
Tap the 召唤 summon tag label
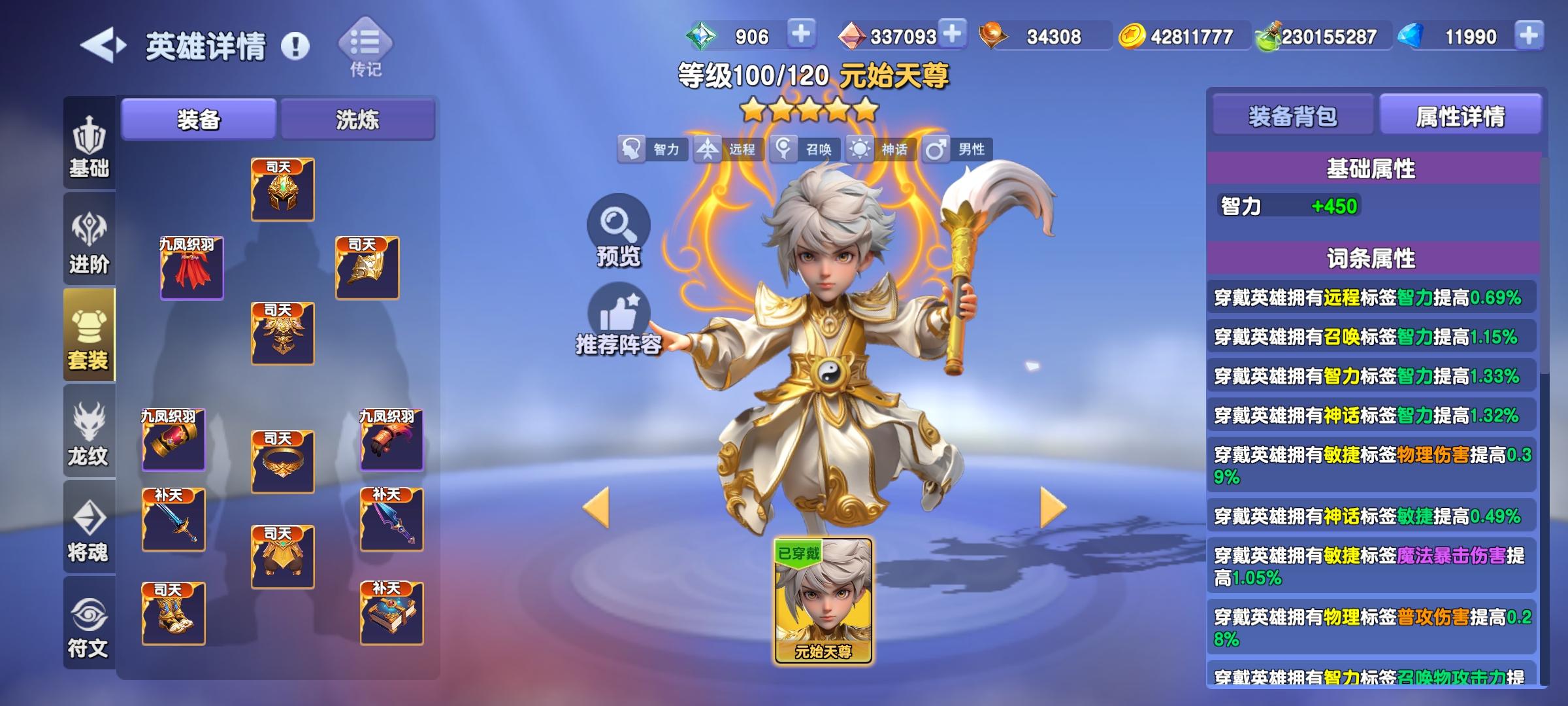(x=811, y=149)
